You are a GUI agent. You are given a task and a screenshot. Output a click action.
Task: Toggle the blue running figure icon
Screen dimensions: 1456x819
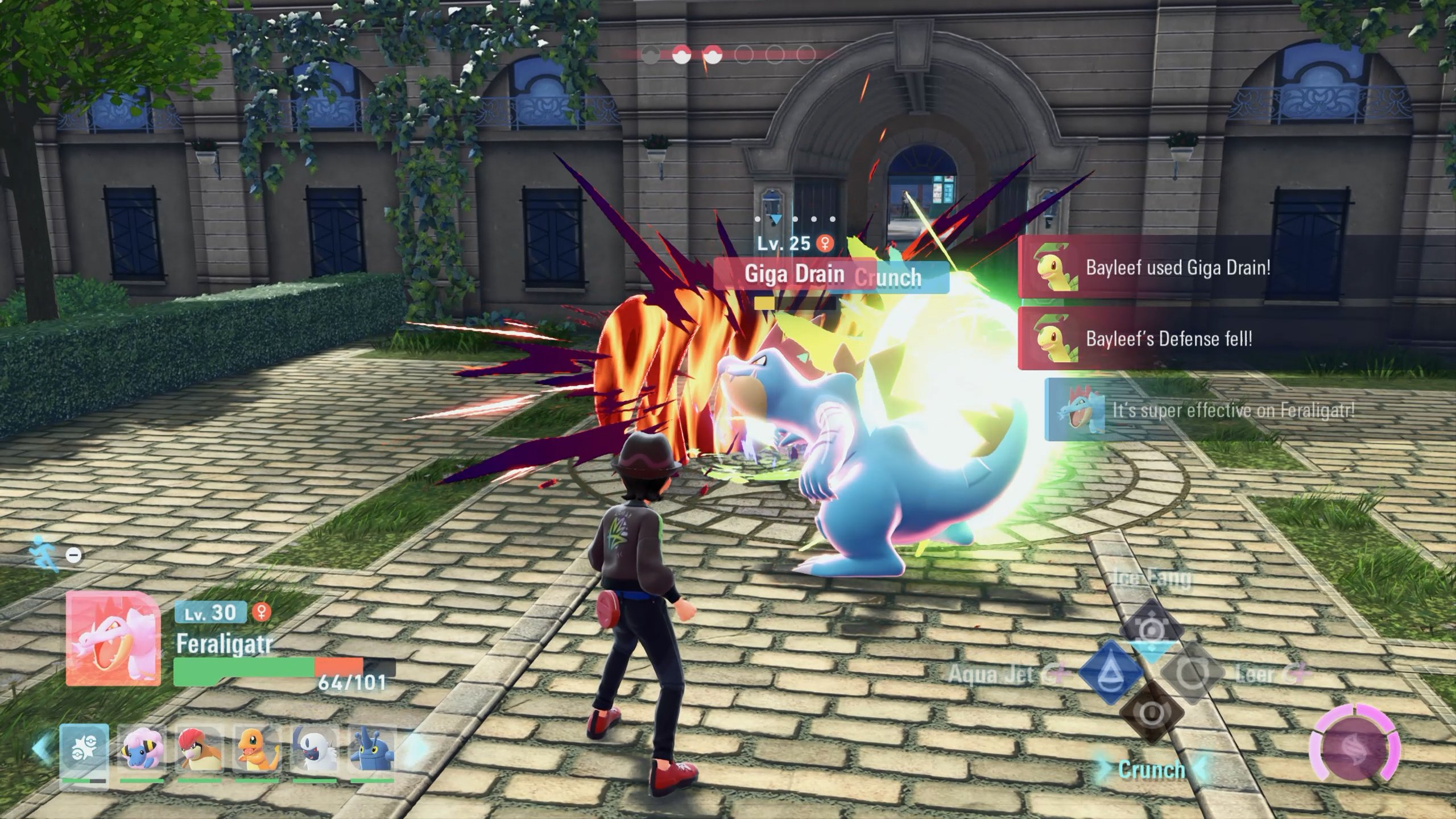(45, 553)
